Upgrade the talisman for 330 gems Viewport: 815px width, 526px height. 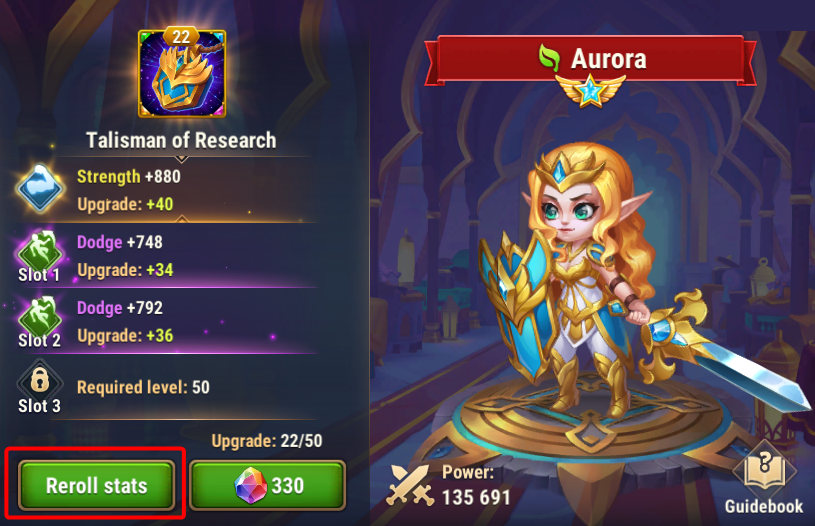[x=268, y=487]
